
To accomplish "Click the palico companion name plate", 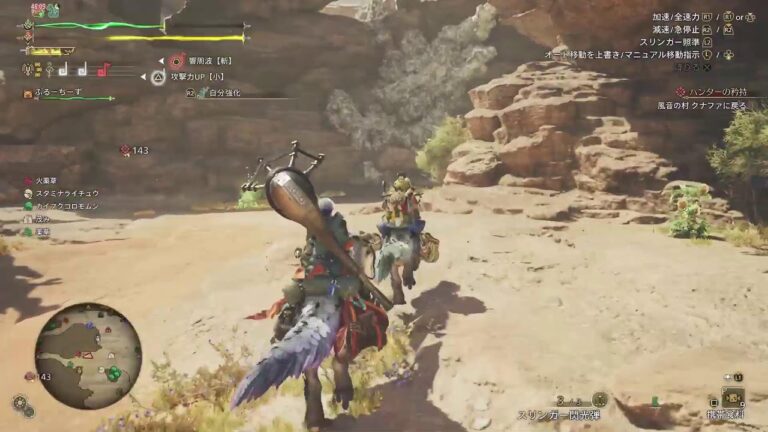I will tap(60, 93).
